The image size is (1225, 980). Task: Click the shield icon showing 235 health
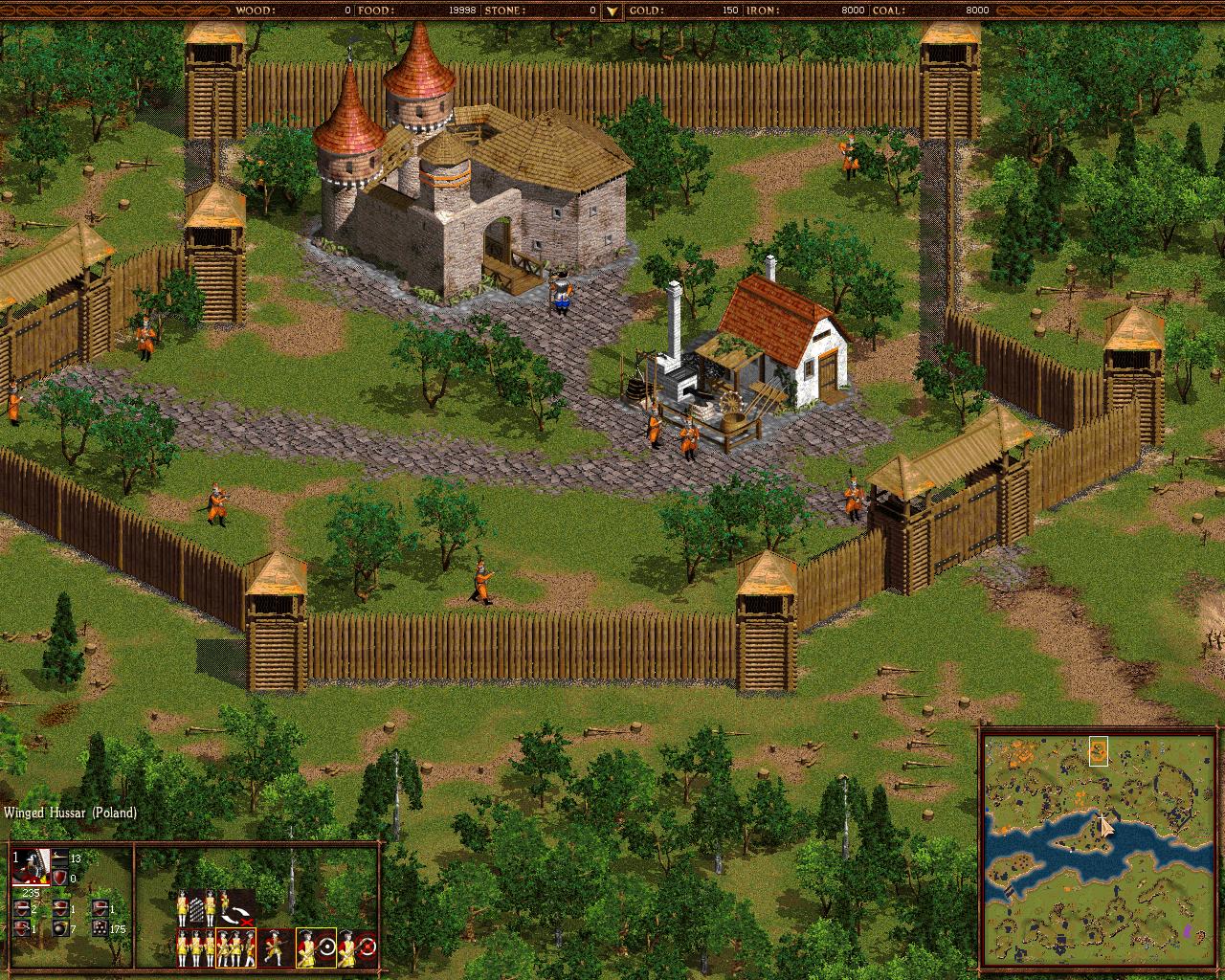point(30,891)
